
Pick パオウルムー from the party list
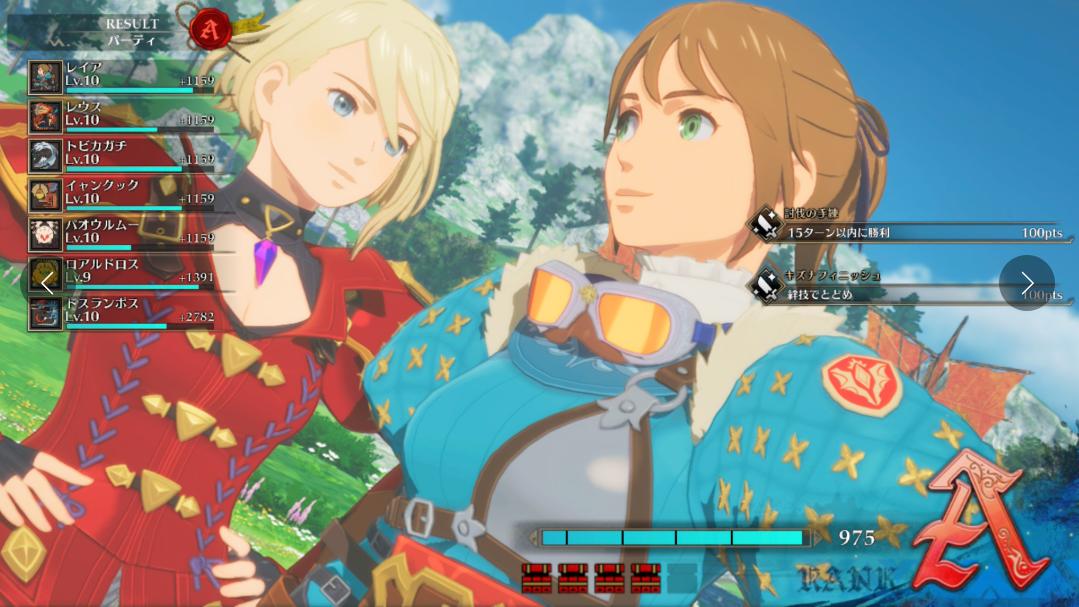pyautogui.click(x=120, y=233)
